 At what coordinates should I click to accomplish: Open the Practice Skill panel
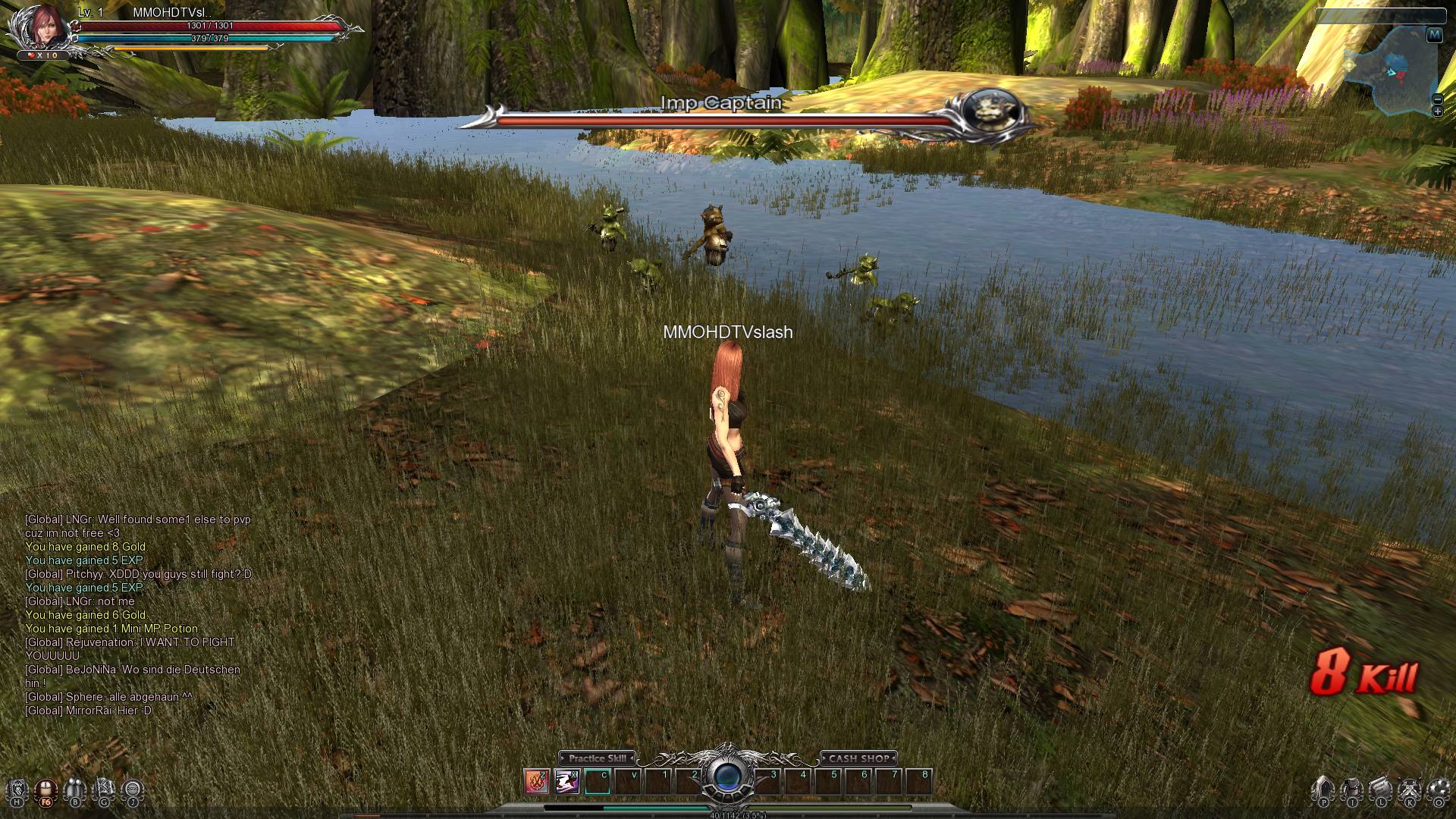click(x=597, y=758)
